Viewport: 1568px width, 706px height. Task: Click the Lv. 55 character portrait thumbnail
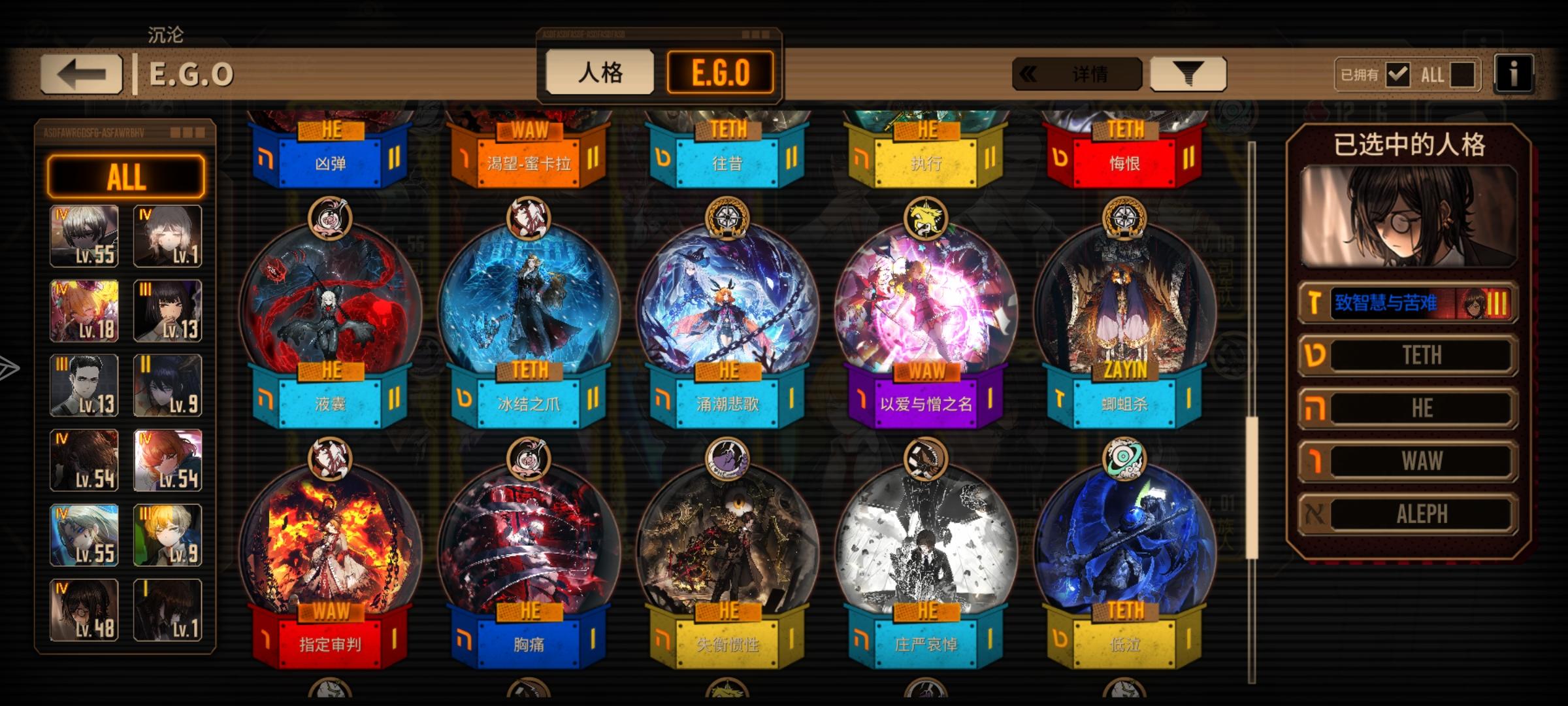pyautogui.click(x=84, y=237)
